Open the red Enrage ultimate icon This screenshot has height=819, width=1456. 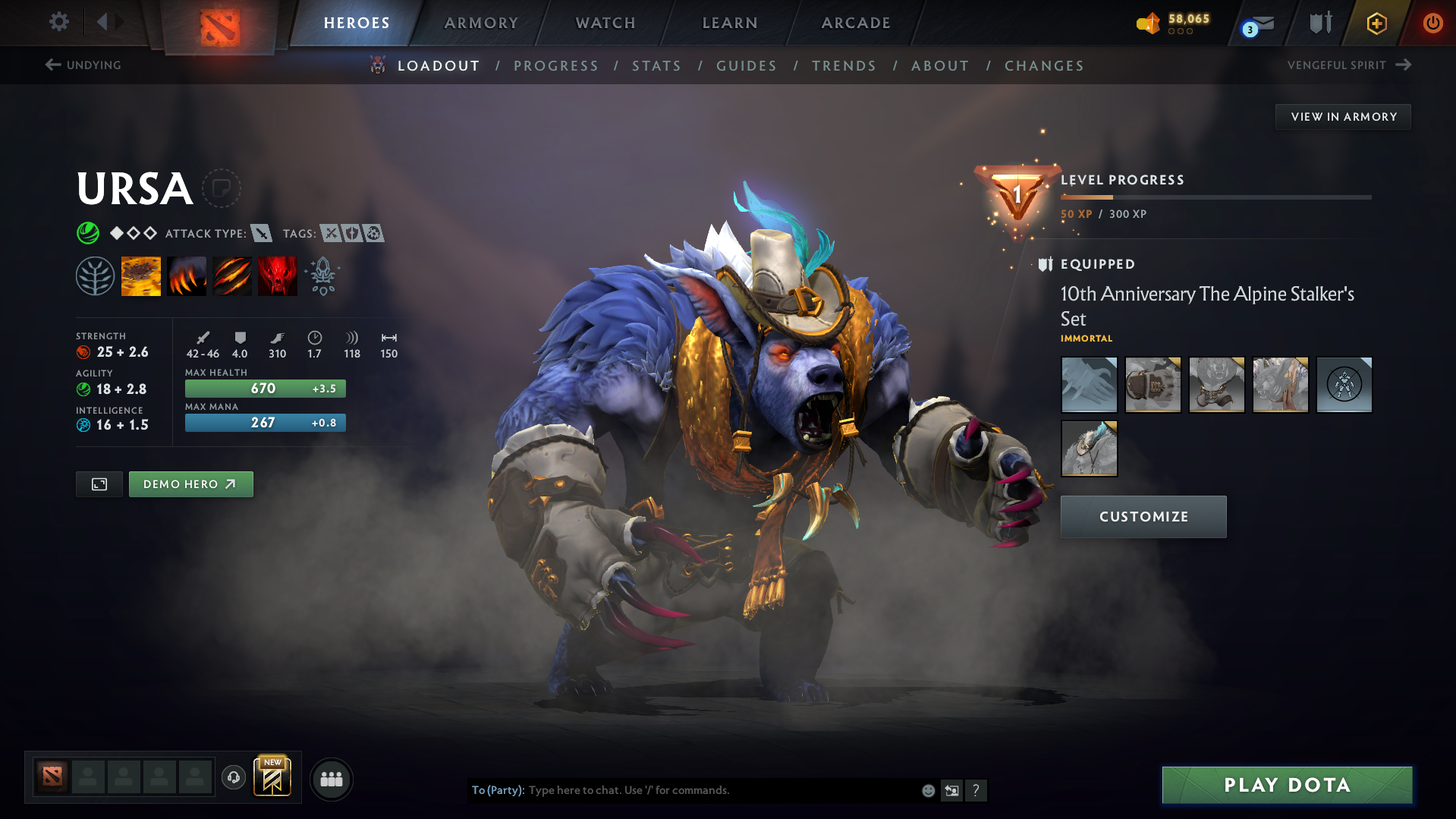tap(277, 276)
